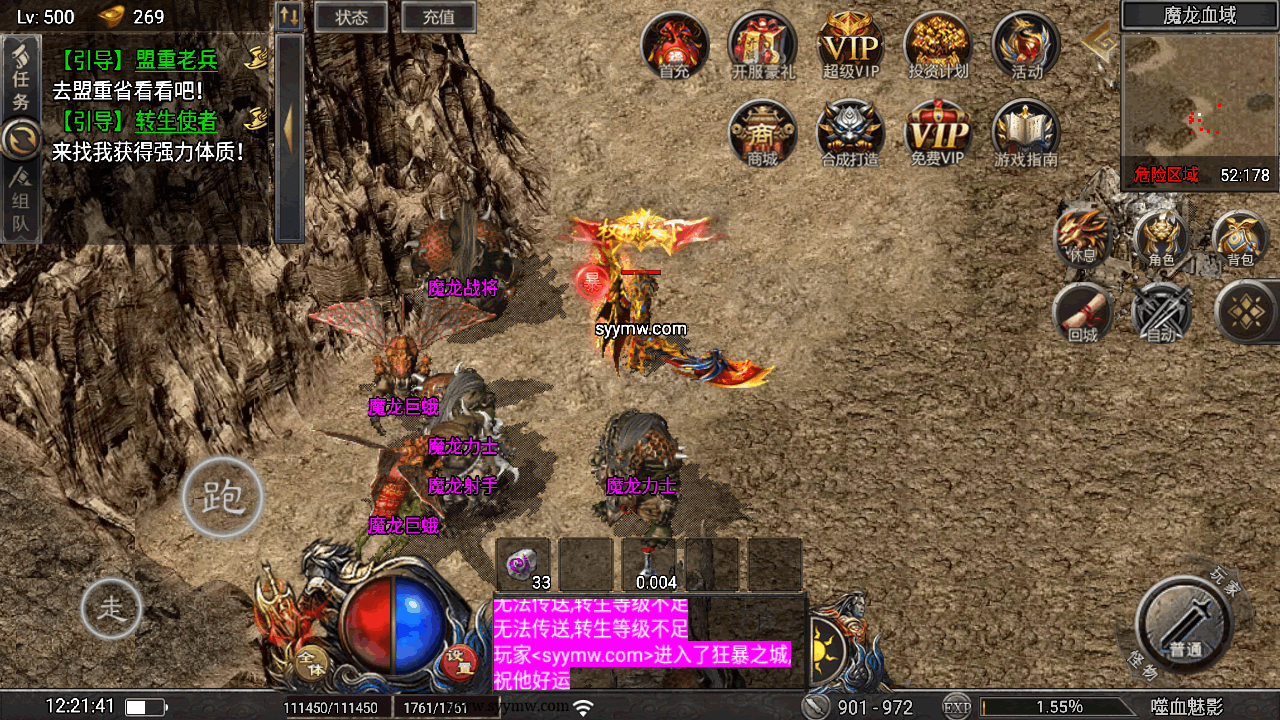Open the 角色 character sheet
This screenshot has width=1280, height=720.
[x=1160, y=240]
